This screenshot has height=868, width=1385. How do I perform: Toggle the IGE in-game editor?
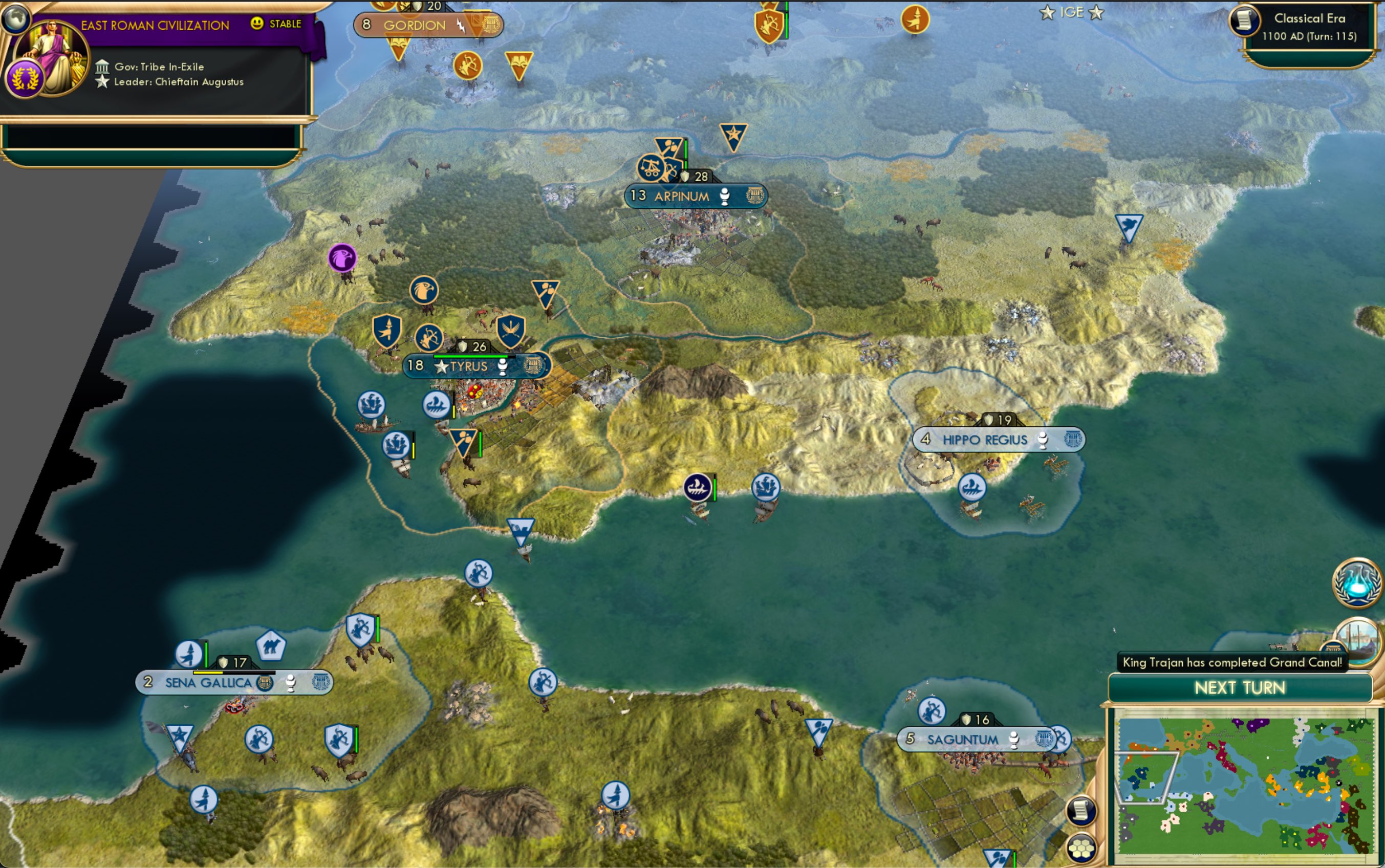pyautogui.click(x=1071, y=12)
